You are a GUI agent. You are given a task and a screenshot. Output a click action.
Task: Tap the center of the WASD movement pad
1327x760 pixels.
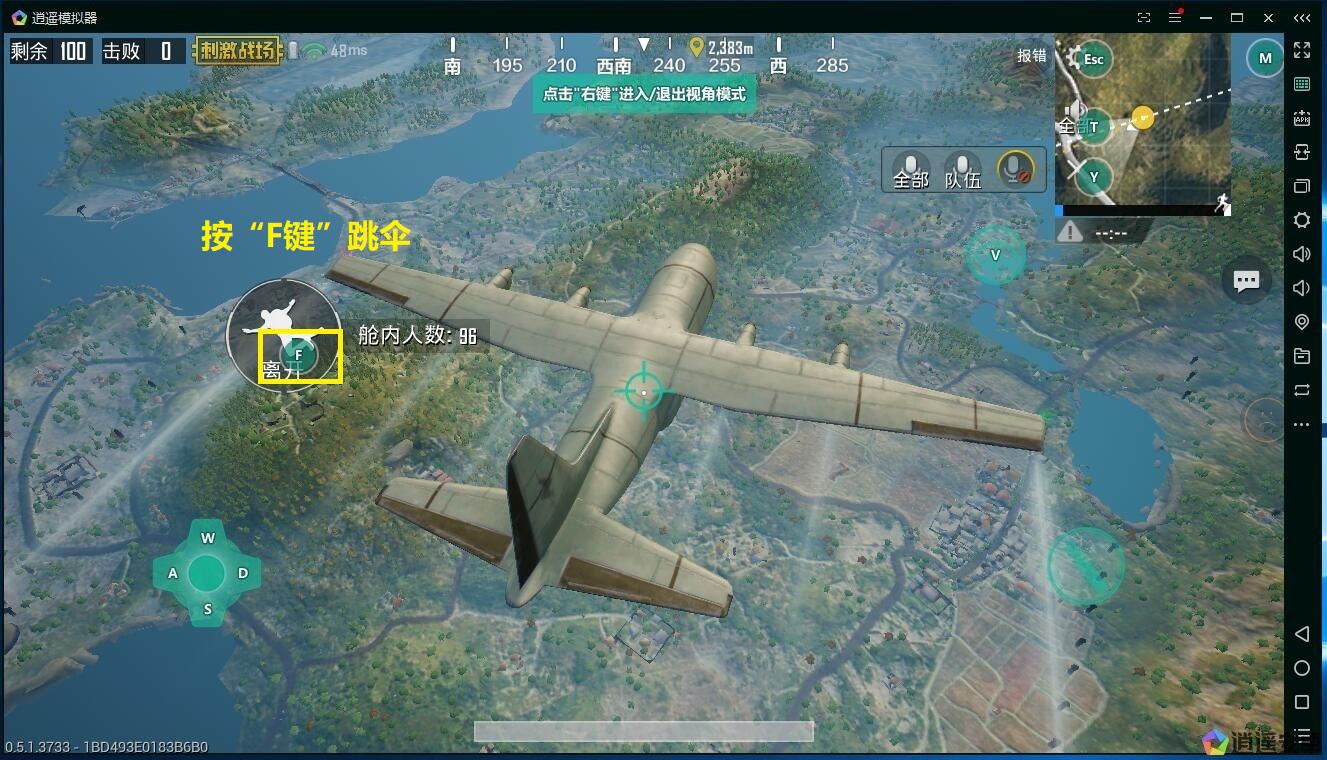point(207,573)
